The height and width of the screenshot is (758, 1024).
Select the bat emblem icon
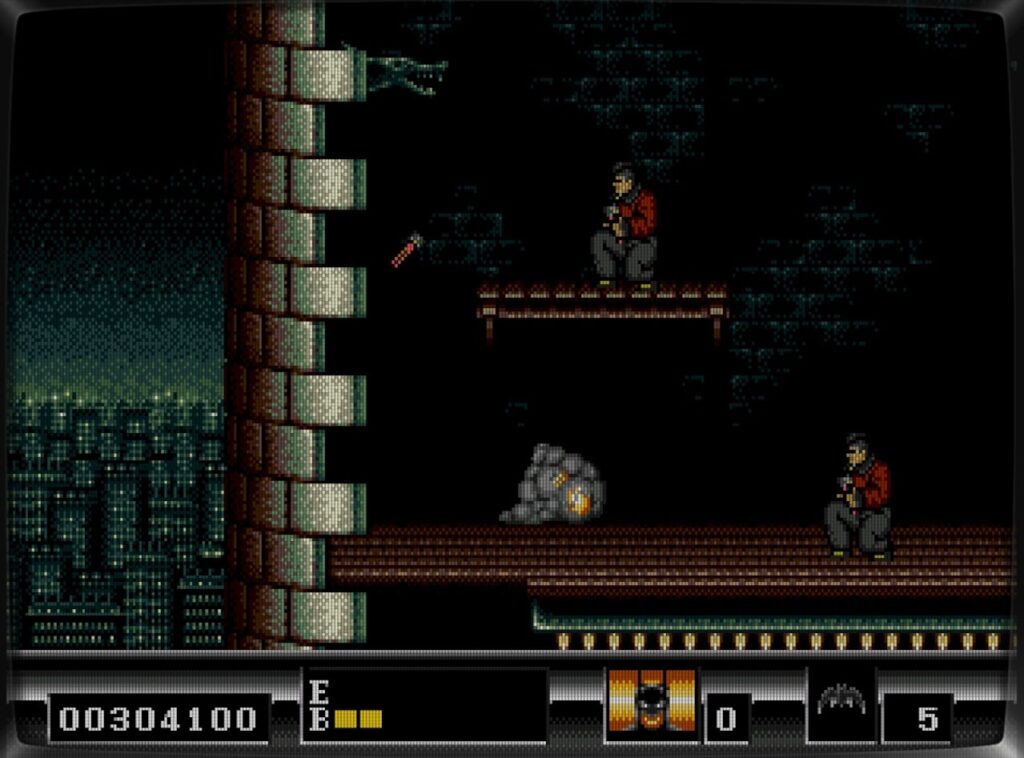pos(840,701)
